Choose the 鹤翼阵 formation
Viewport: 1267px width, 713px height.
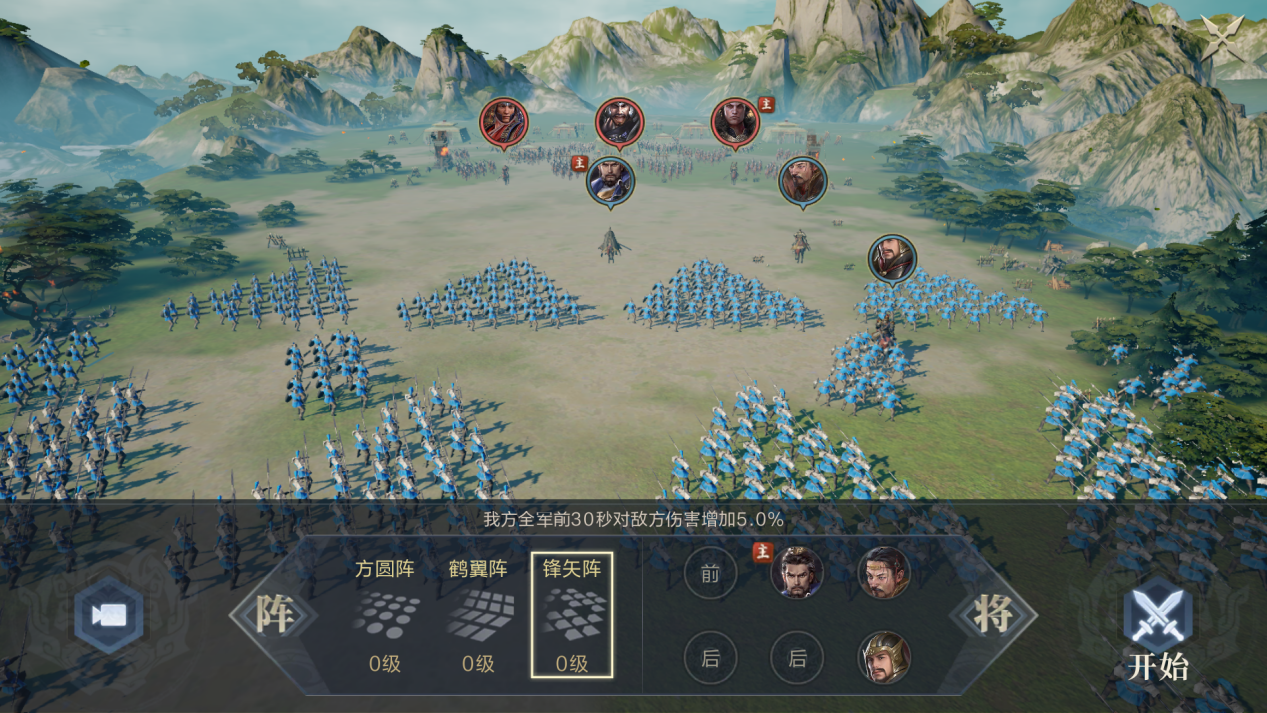479,615
